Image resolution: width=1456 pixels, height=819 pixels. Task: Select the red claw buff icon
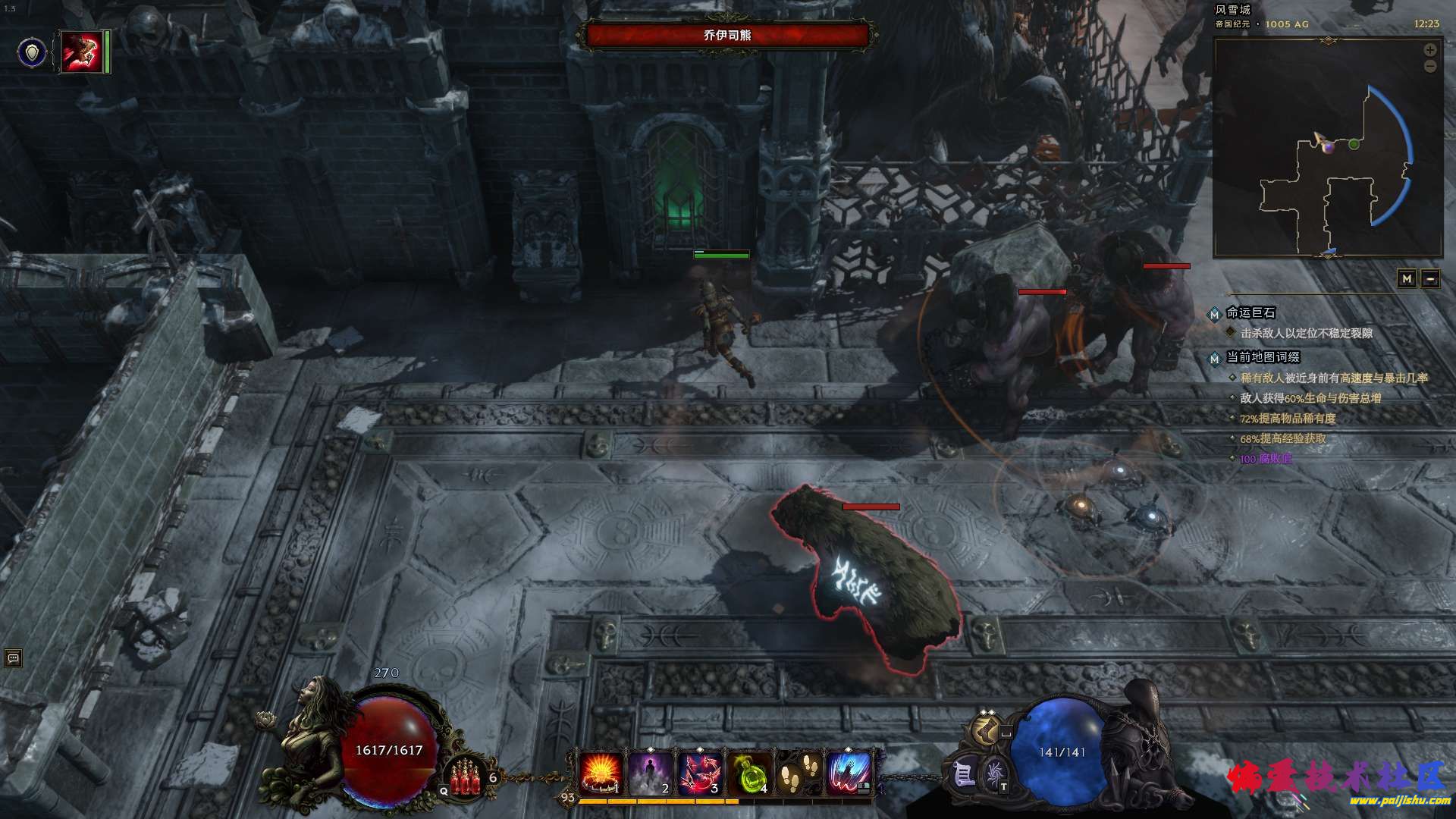[82, 52]
